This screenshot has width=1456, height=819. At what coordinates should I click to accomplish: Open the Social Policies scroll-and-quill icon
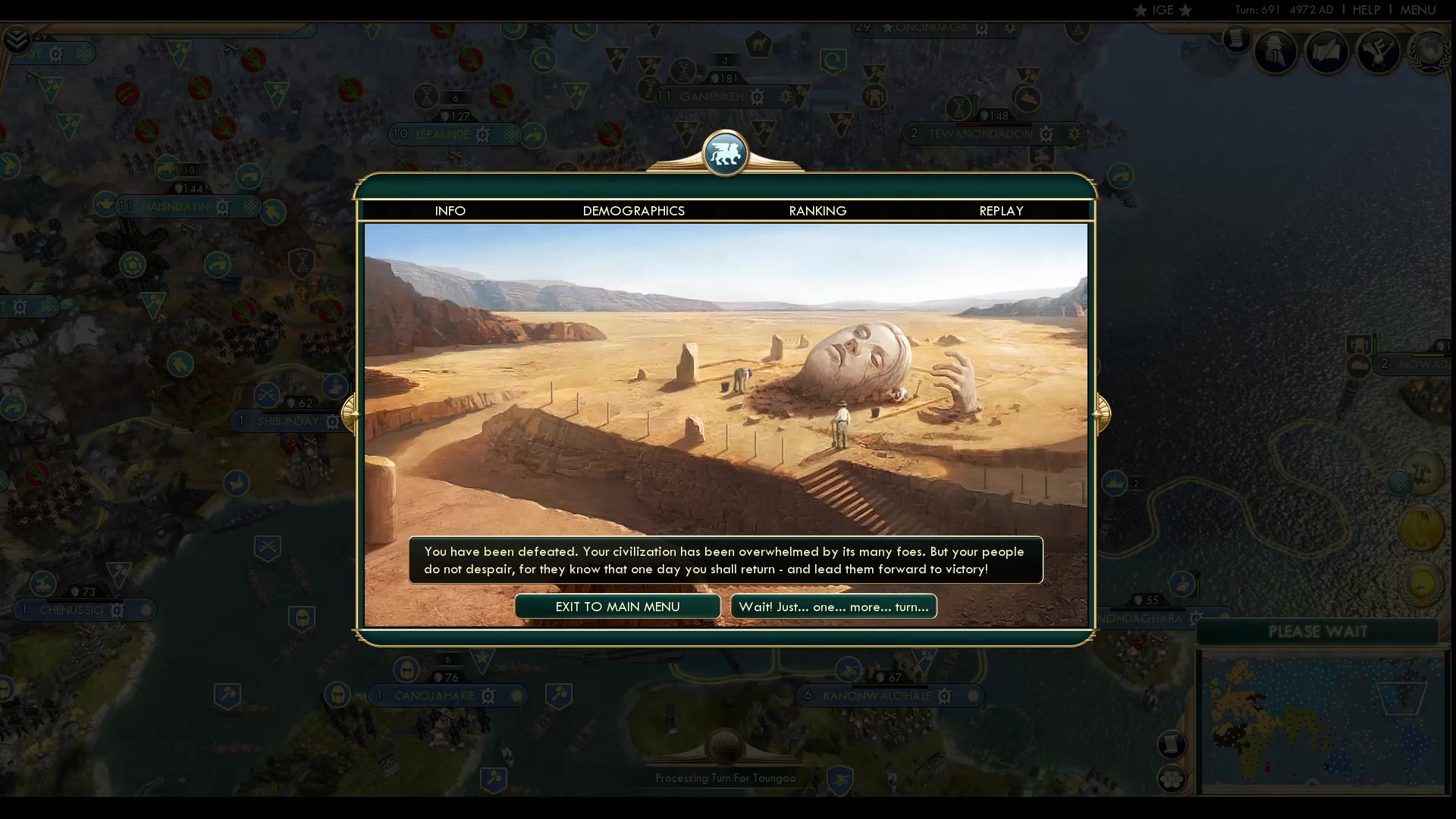click(1326, 52)
